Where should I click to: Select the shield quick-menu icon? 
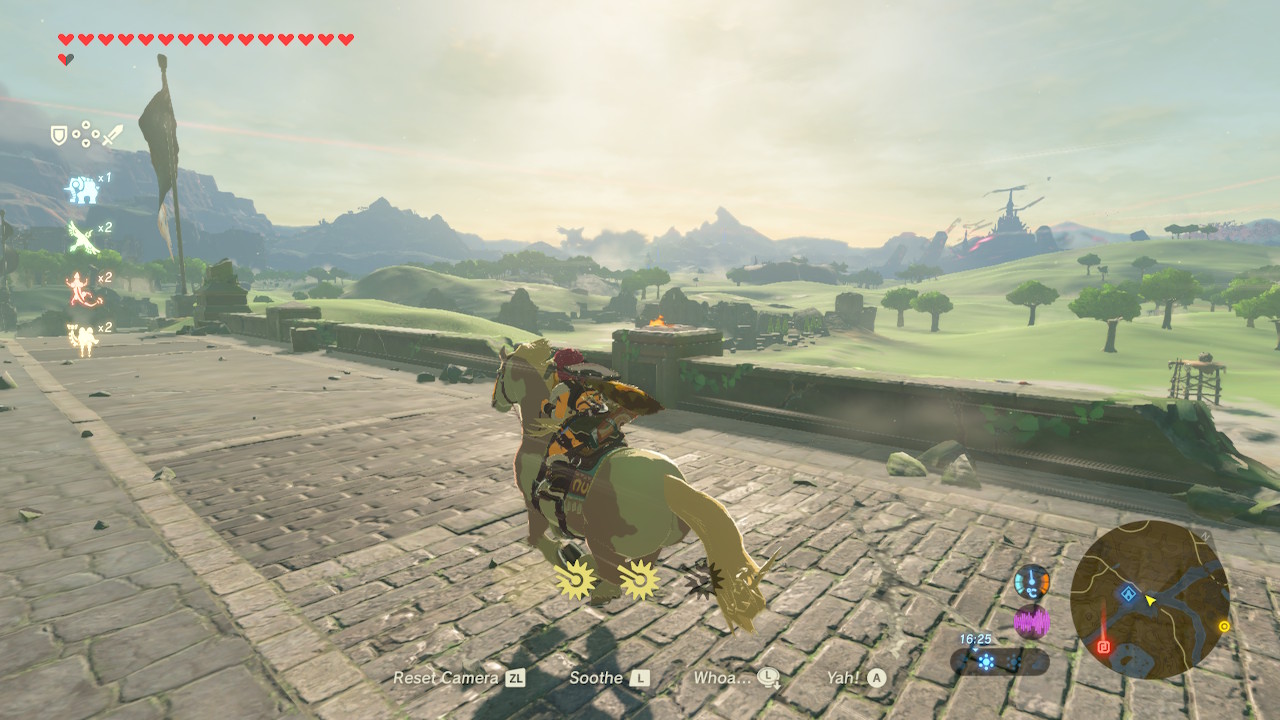(59, 135)
